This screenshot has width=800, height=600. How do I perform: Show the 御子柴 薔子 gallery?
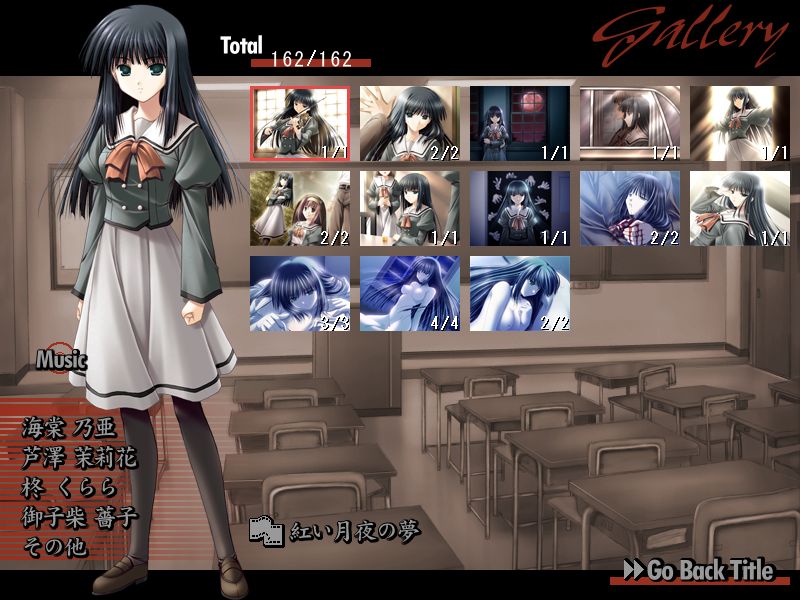79,518
